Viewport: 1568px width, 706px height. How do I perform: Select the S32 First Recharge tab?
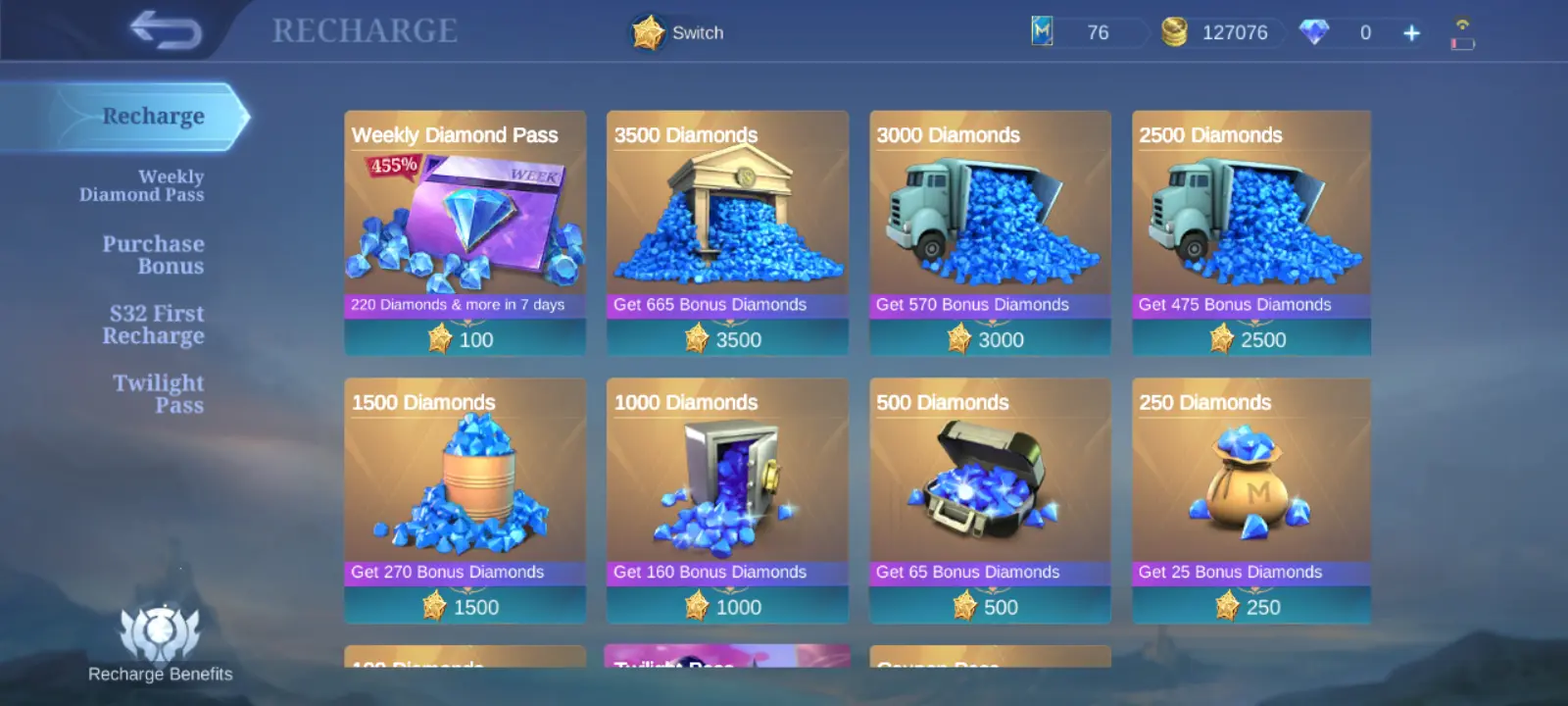pyautogui.click(x=154, y=324)
